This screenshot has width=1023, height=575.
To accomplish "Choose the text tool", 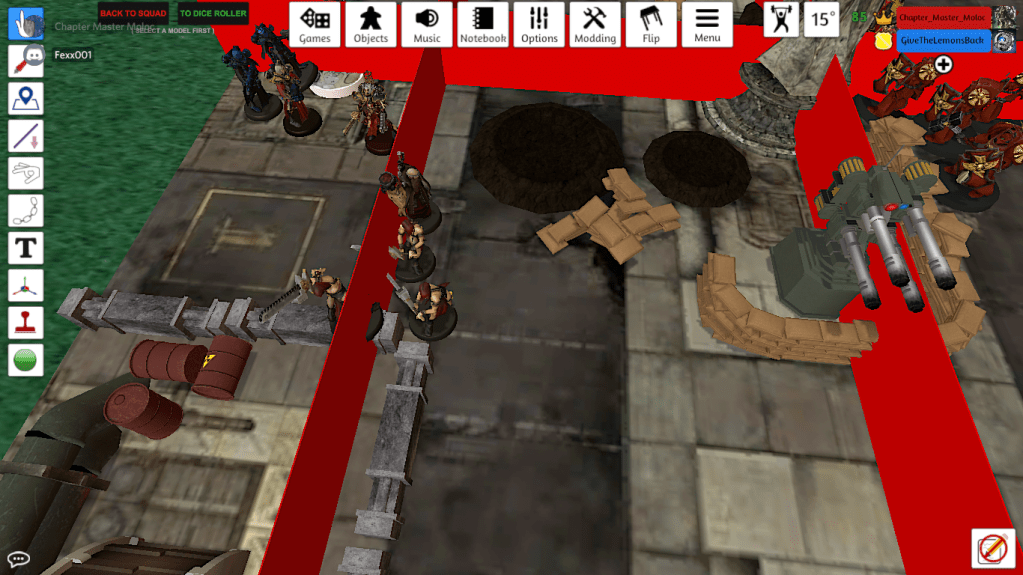I will click(26, 247).
